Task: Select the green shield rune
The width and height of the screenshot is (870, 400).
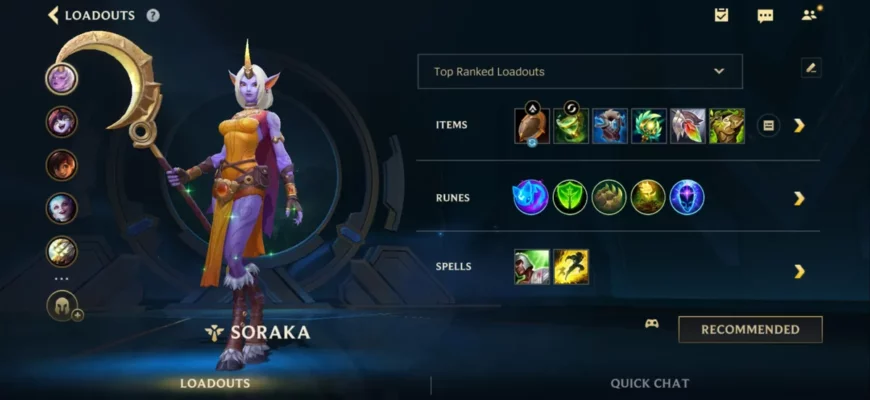Action: (x=570, y=197)
